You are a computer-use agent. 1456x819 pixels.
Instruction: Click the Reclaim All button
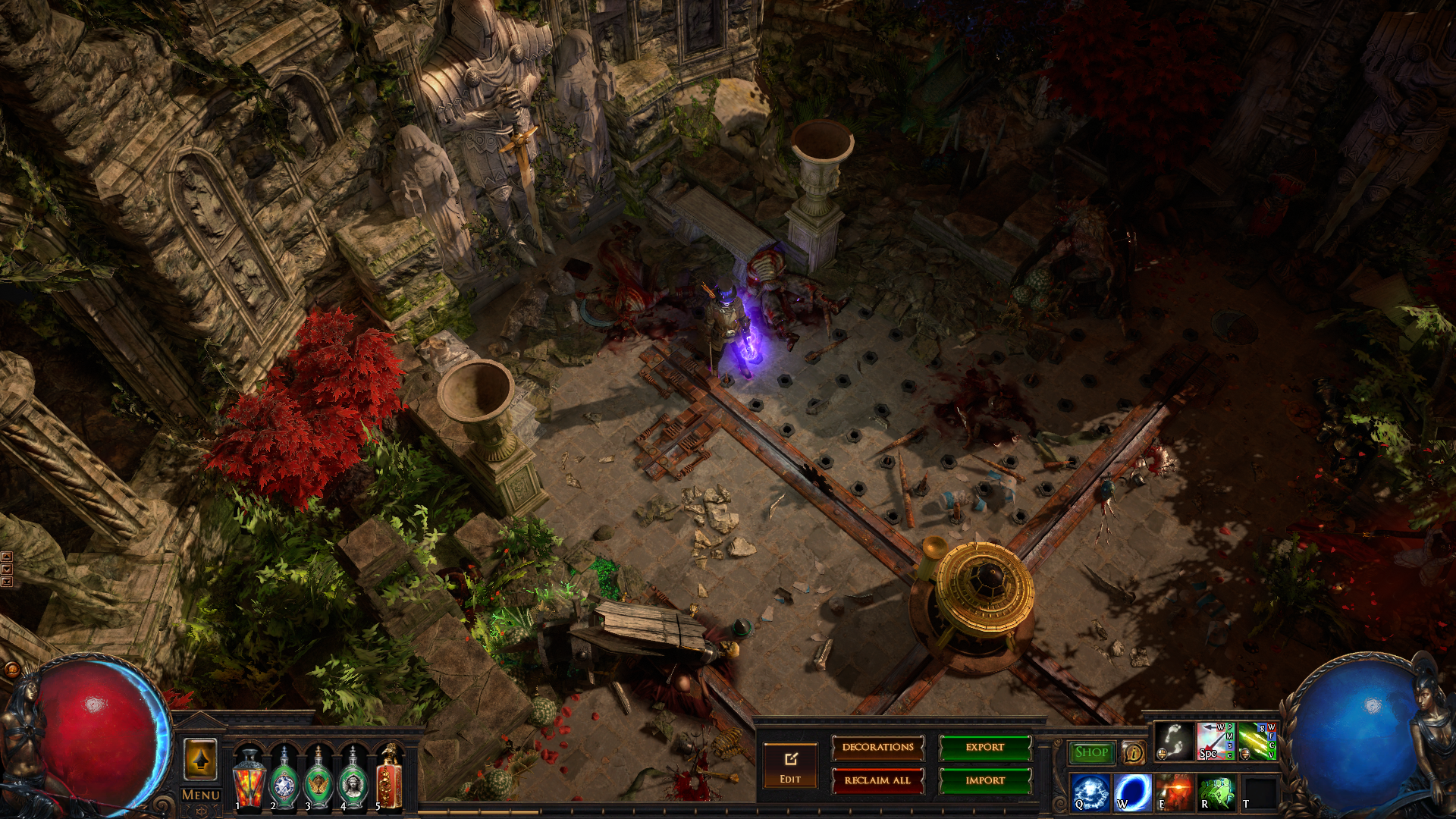pos(877,780)
